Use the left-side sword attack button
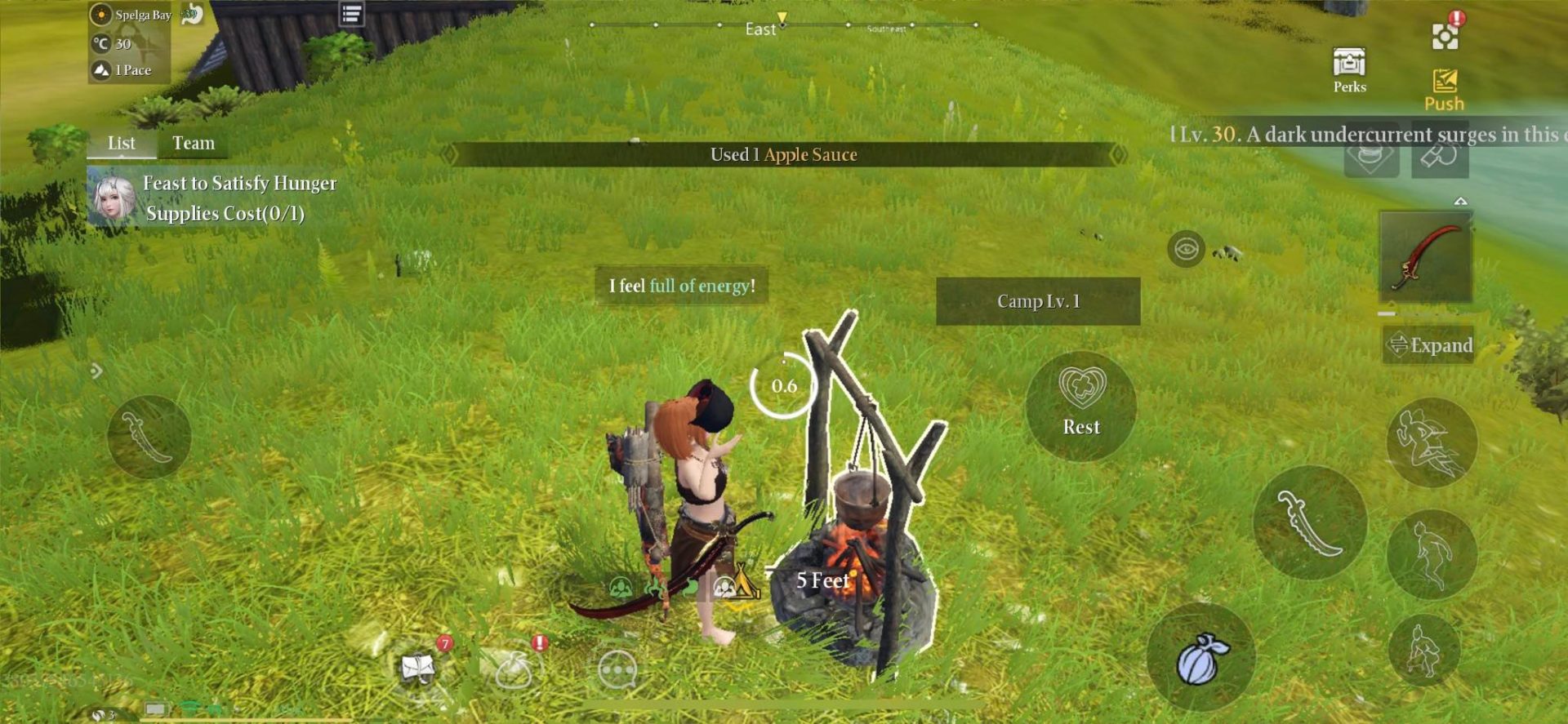This screenshot has width=1568, height=724. click(149, 436)
